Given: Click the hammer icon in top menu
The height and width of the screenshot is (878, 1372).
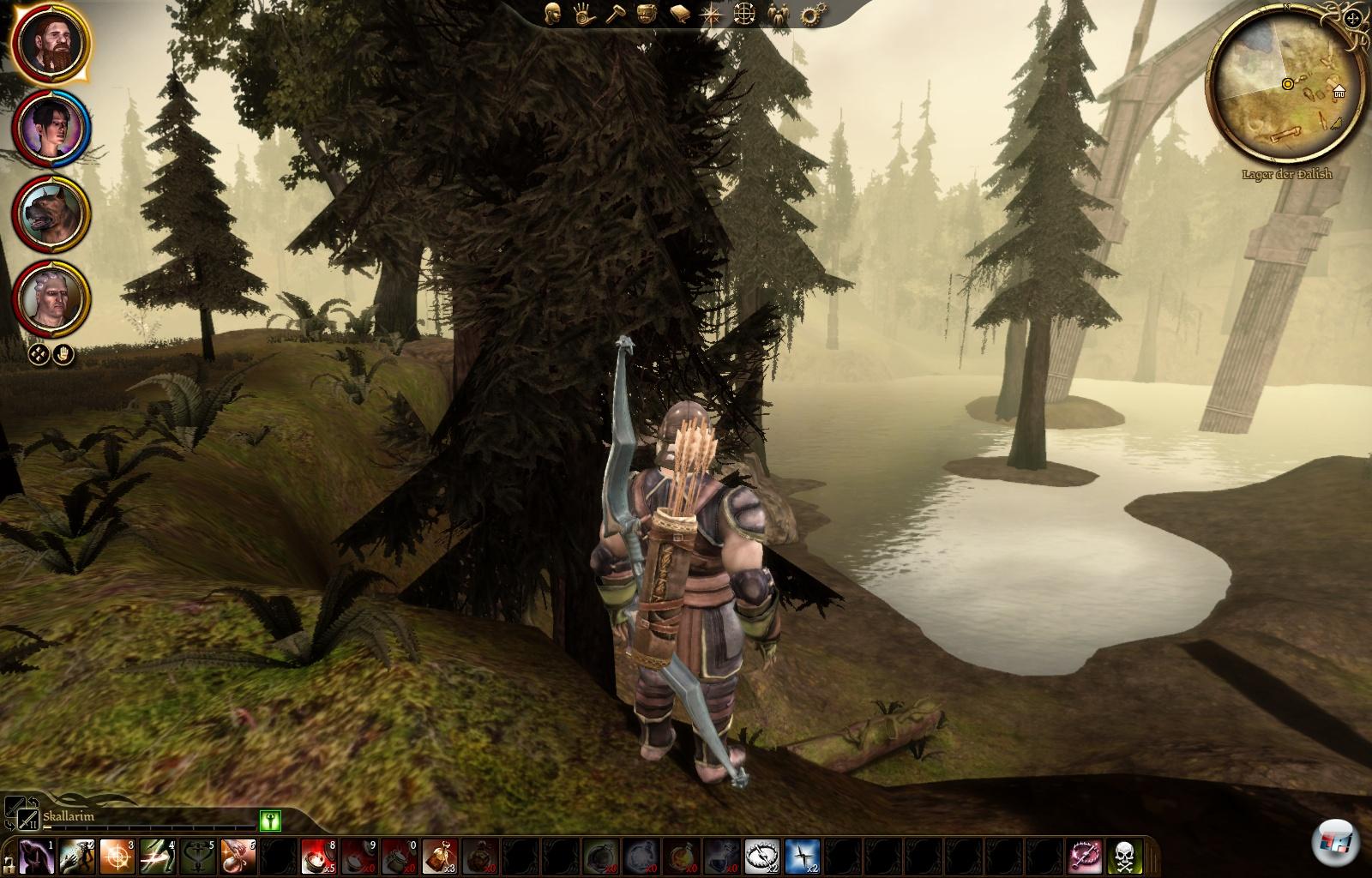Looking at the screenshot, I should tap(615, 15).
